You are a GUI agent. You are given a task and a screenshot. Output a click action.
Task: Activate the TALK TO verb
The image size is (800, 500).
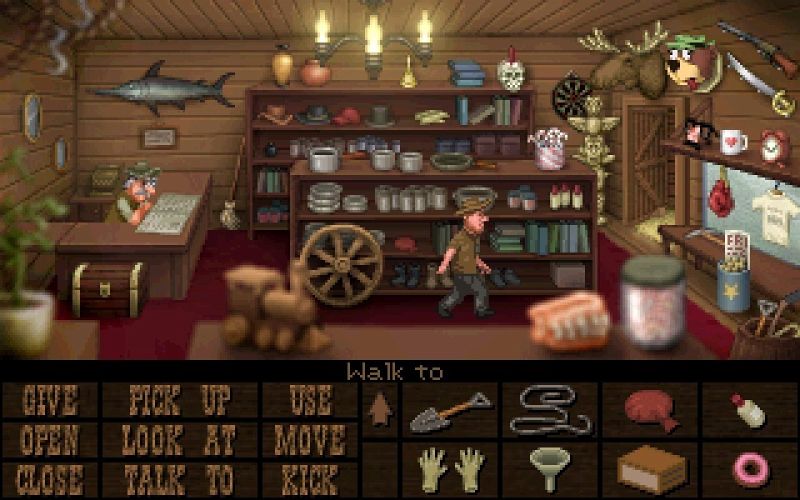click(179, 477)
